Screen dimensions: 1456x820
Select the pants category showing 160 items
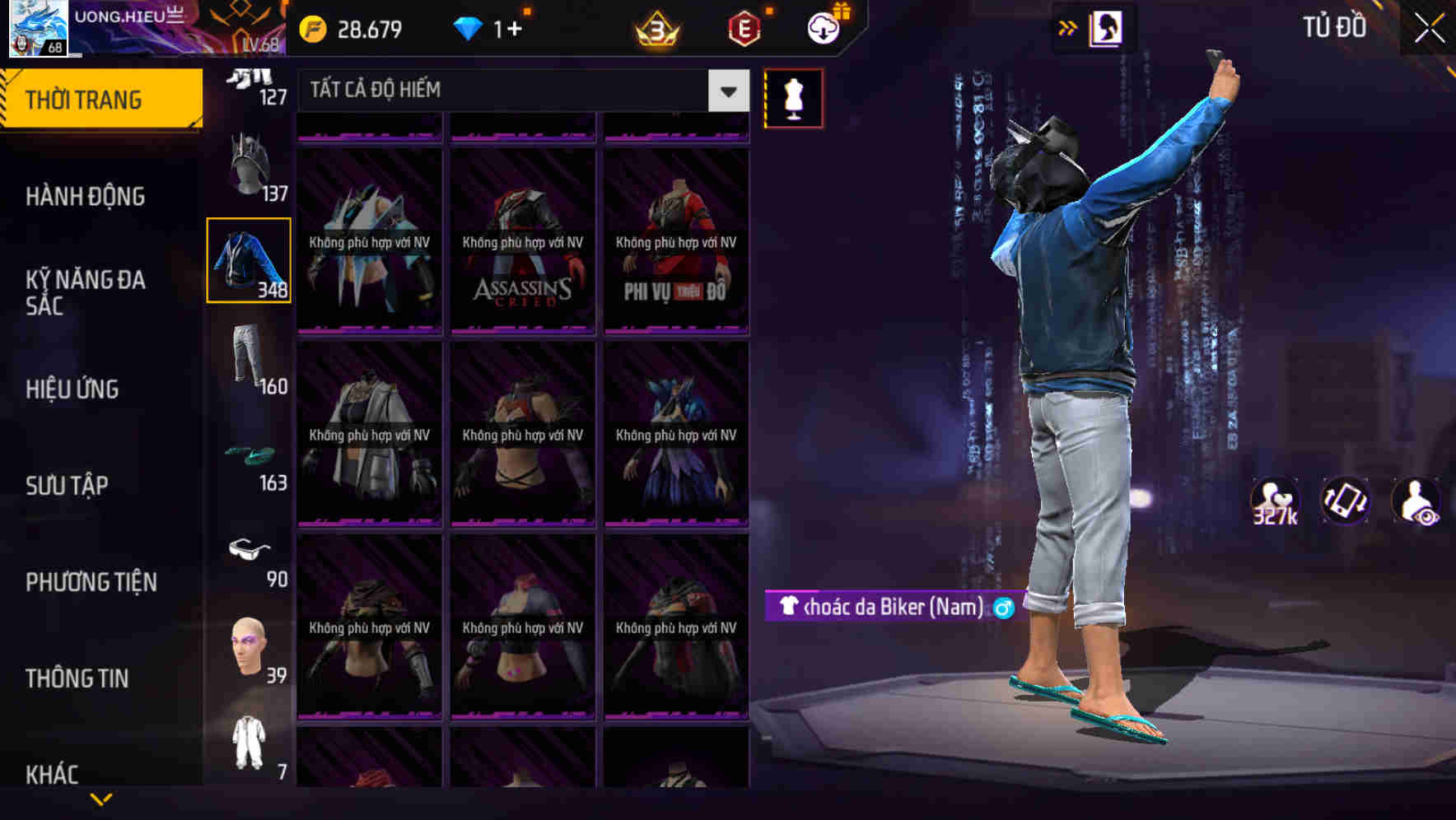tap(247, 358)
